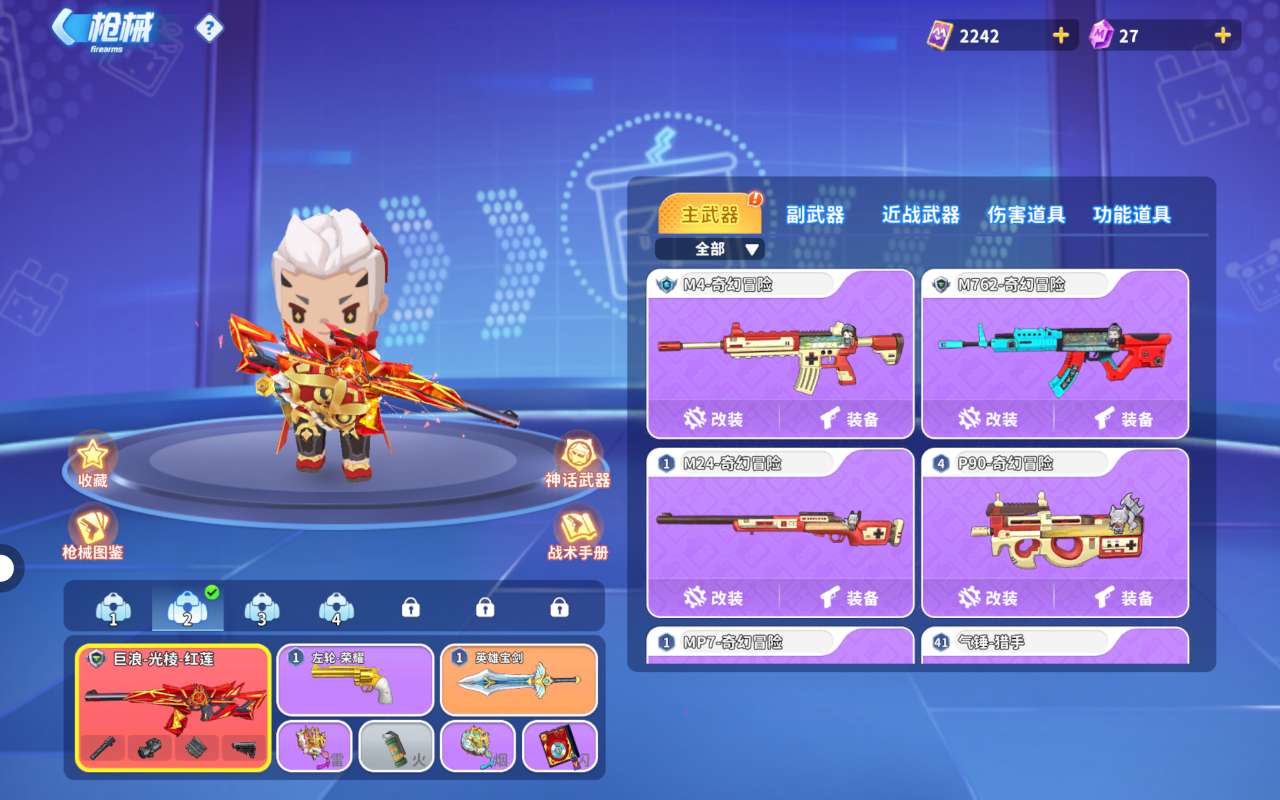Open the 战术手册 tactics manual

point(577,532)
